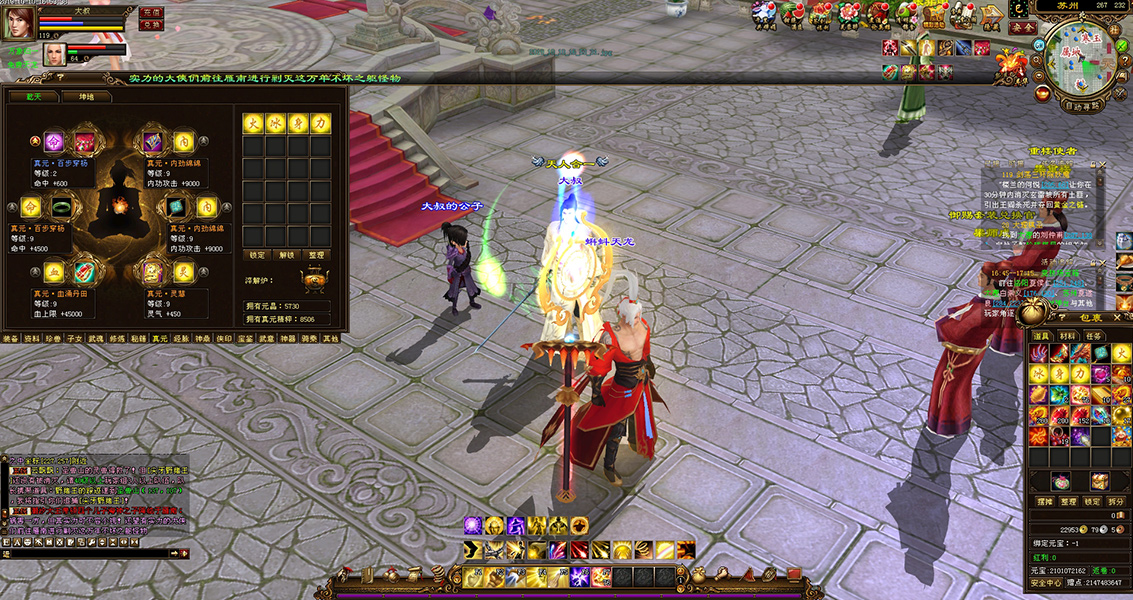Screen dimensions: 1133x600
Task: Click the minimap of 苏州
Action: (x=1083, y=55)
